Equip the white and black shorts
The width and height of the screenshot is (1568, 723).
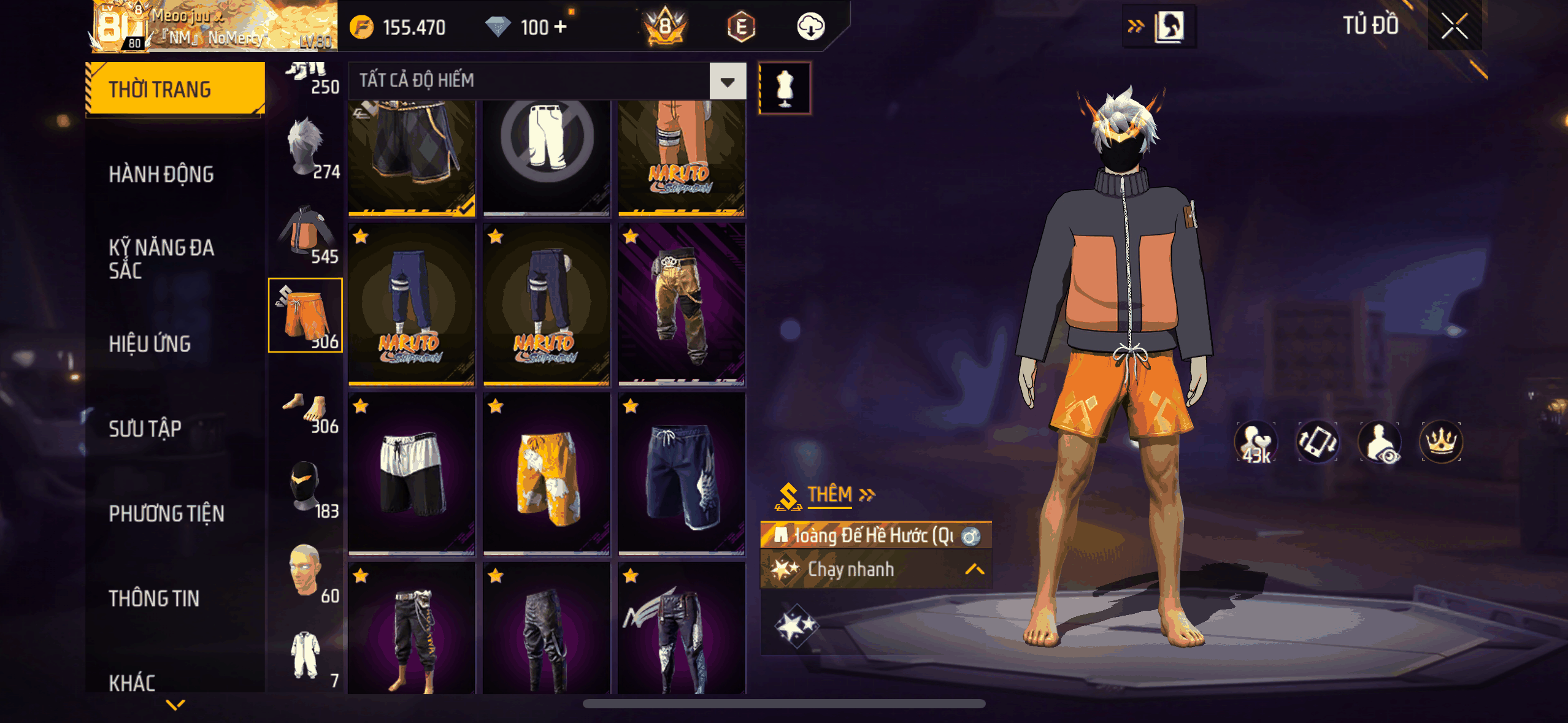point(412,474)
